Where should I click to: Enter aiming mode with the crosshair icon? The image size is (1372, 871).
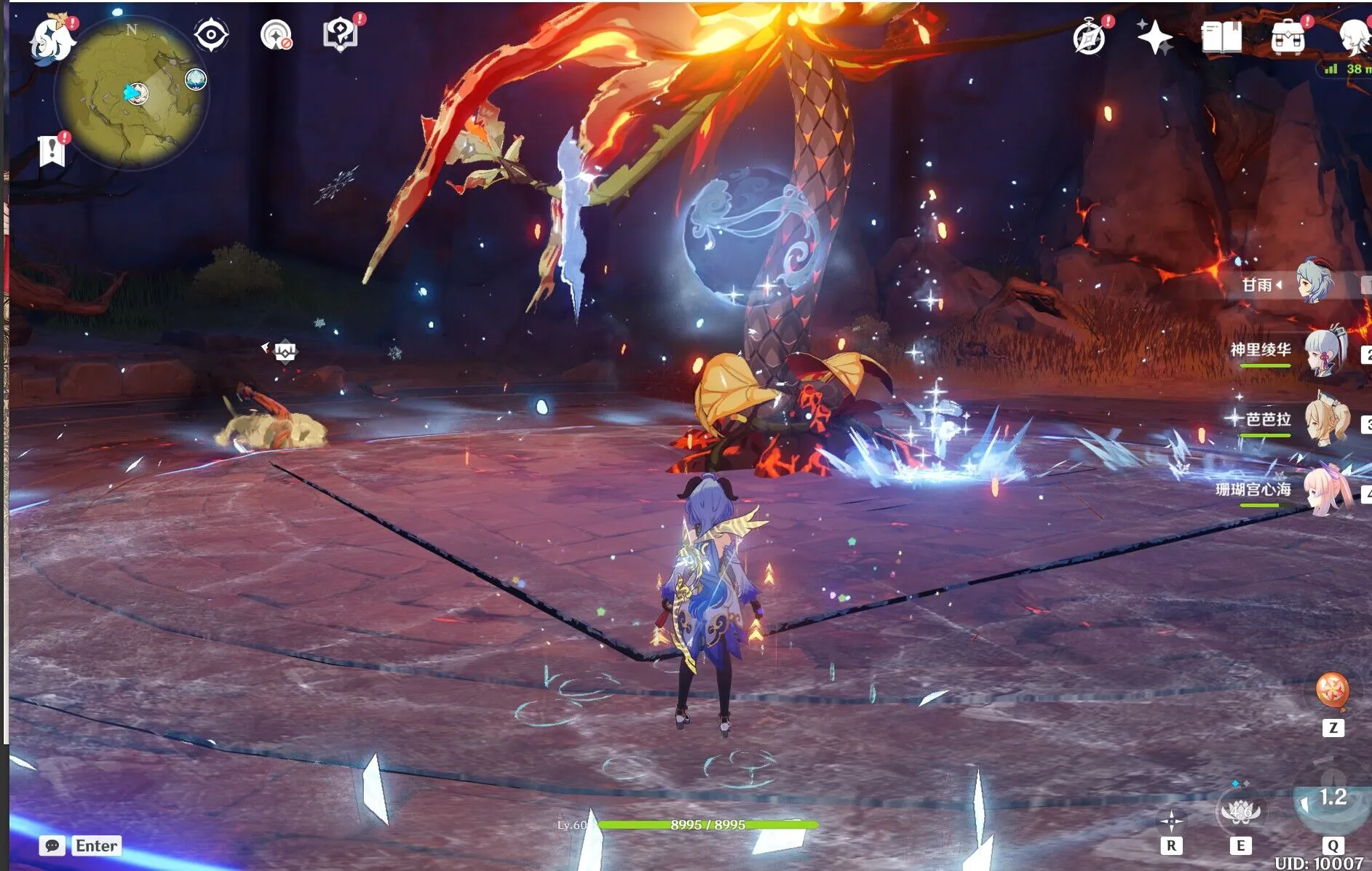pyautogui.click(x=1170, y=822)
